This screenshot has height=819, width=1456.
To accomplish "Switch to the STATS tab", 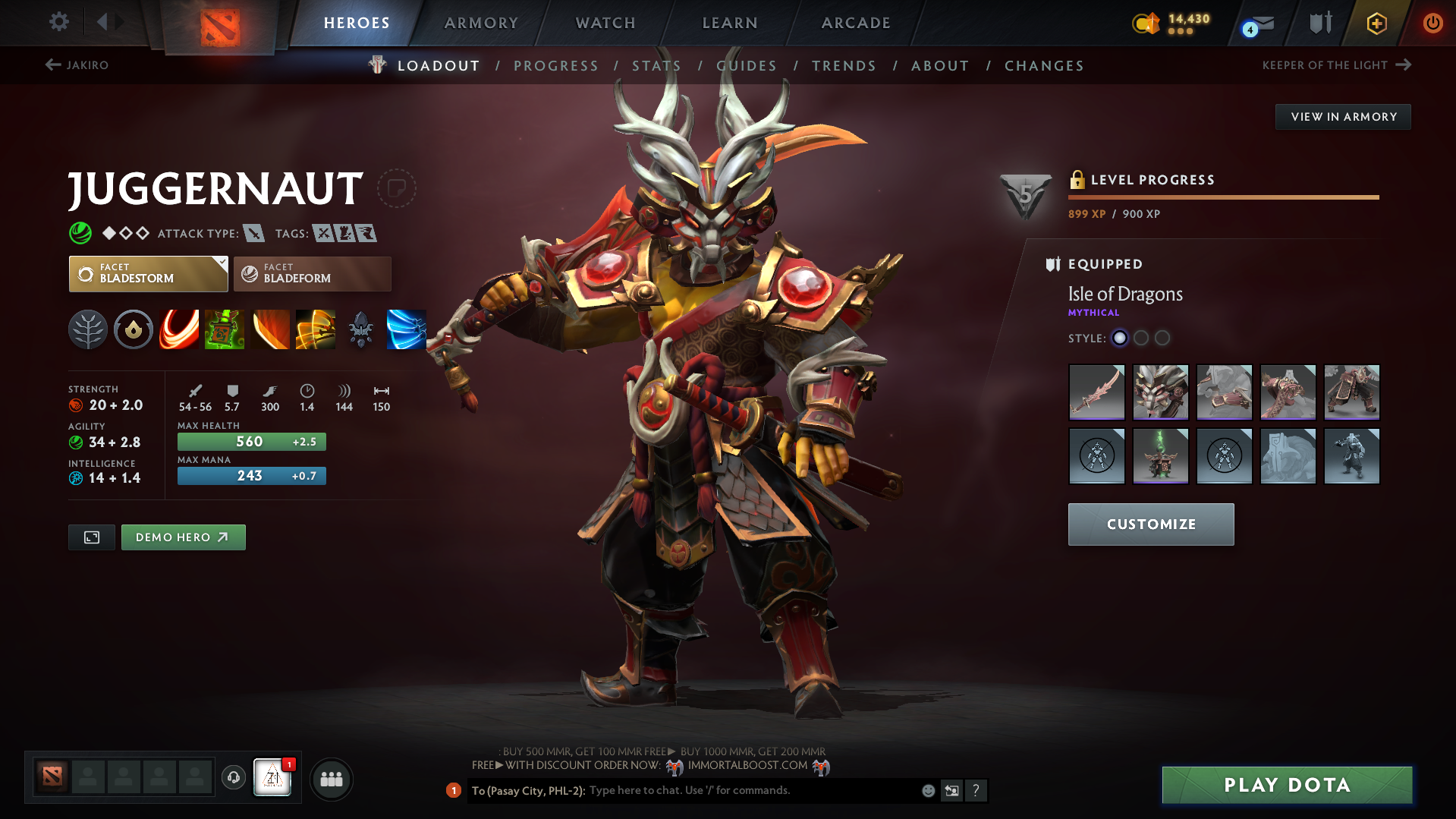I will click(x=656, y=65).
